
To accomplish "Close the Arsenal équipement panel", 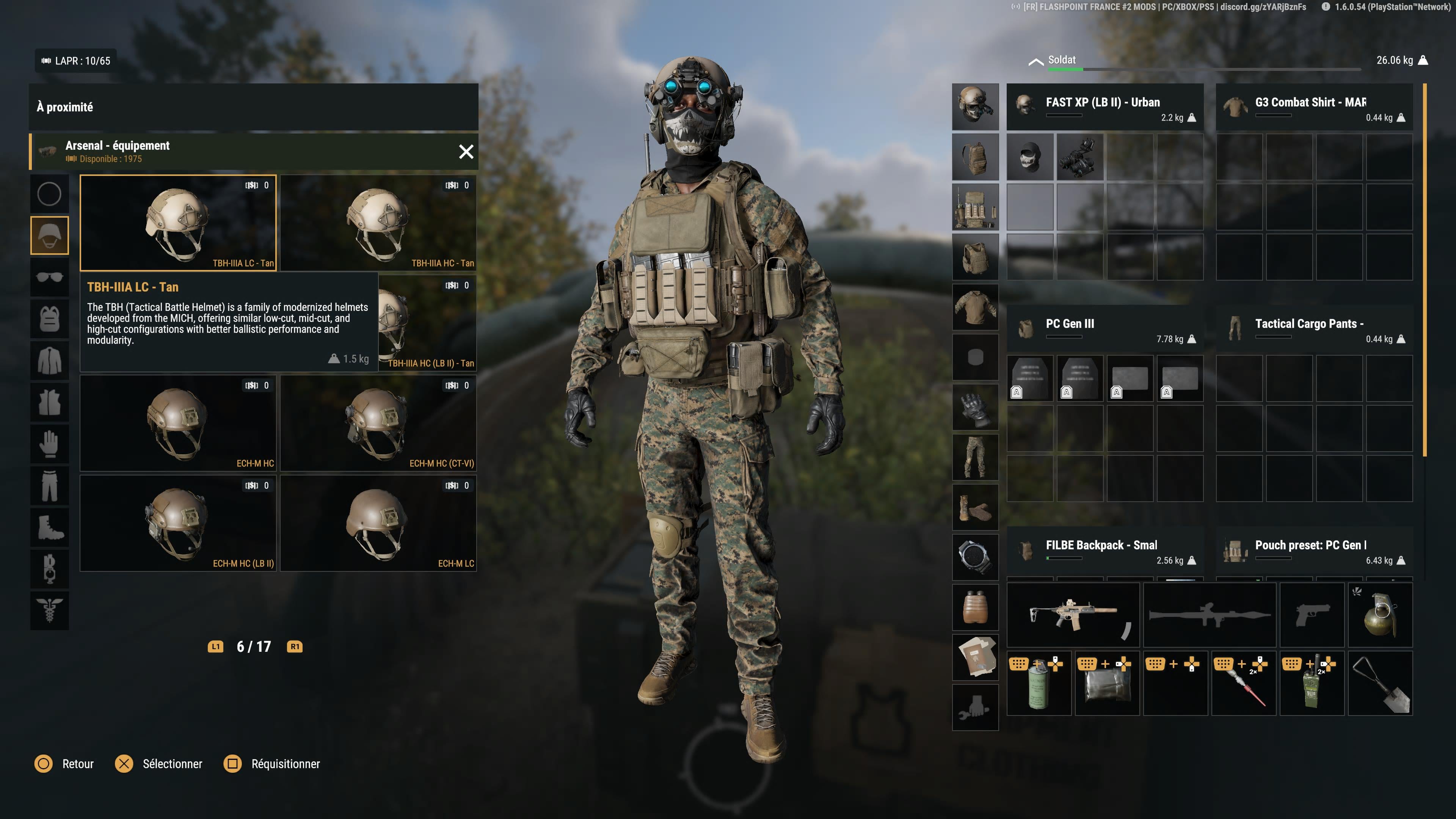I will point(466,152).
